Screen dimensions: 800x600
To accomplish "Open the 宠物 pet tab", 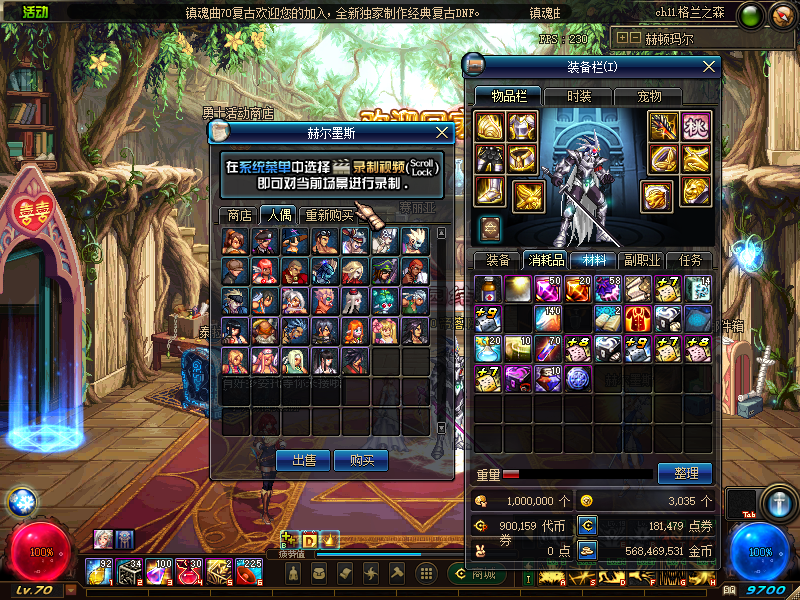I will (649, 96).
